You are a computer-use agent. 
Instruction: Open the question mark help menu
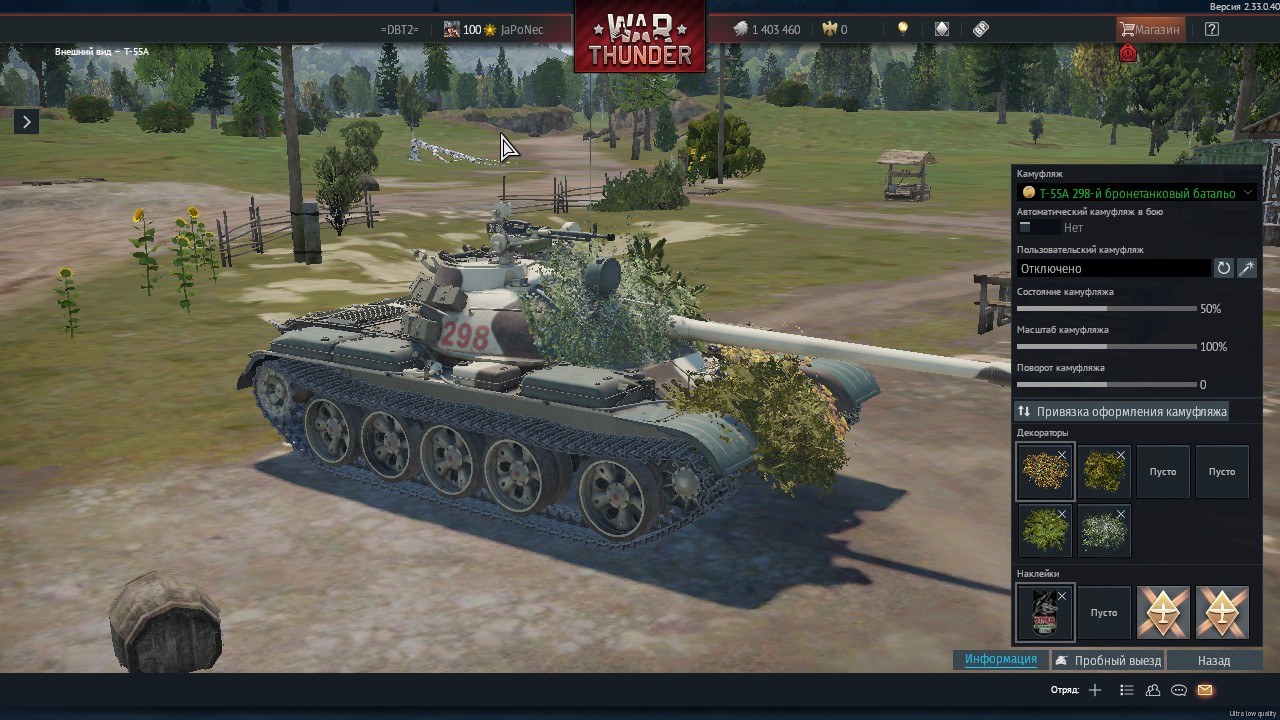point(1212,29)
